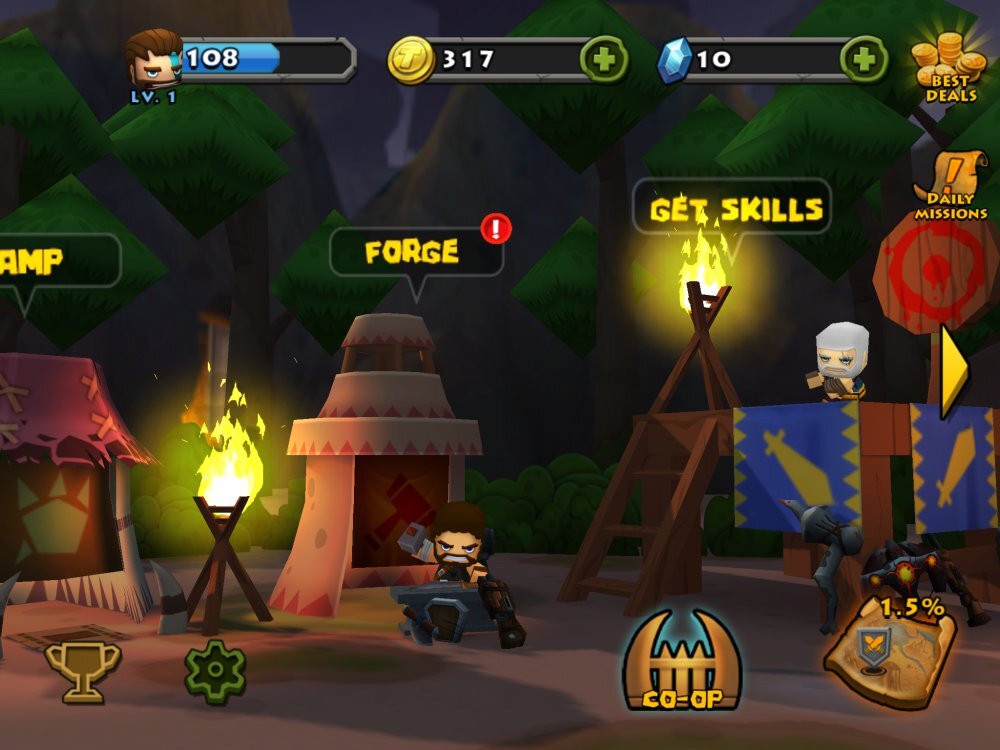Open the gold trophy achievements

(x=82, y=670)
